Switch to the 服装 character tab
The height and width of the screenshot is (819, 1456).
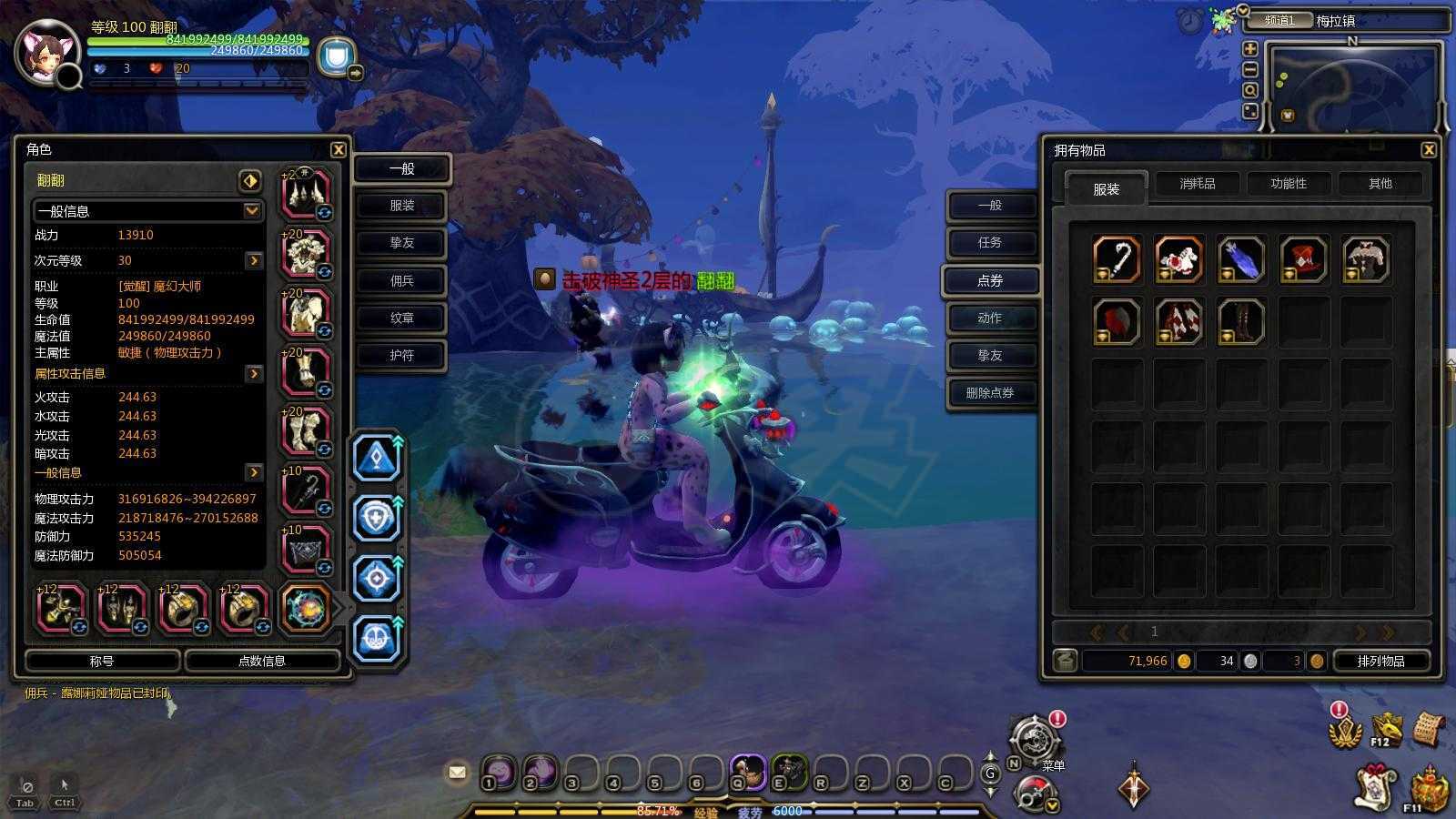pos(401,206)
